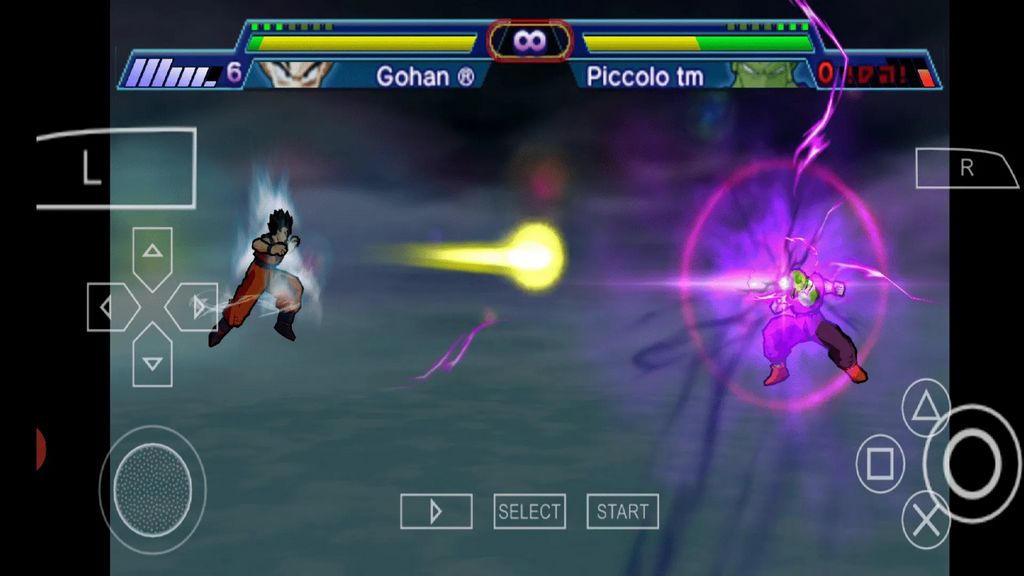Viewport: 1024px width, 576px height.
Task: Tap the D-pad left arrow
Action: click(x=109, y=306)
